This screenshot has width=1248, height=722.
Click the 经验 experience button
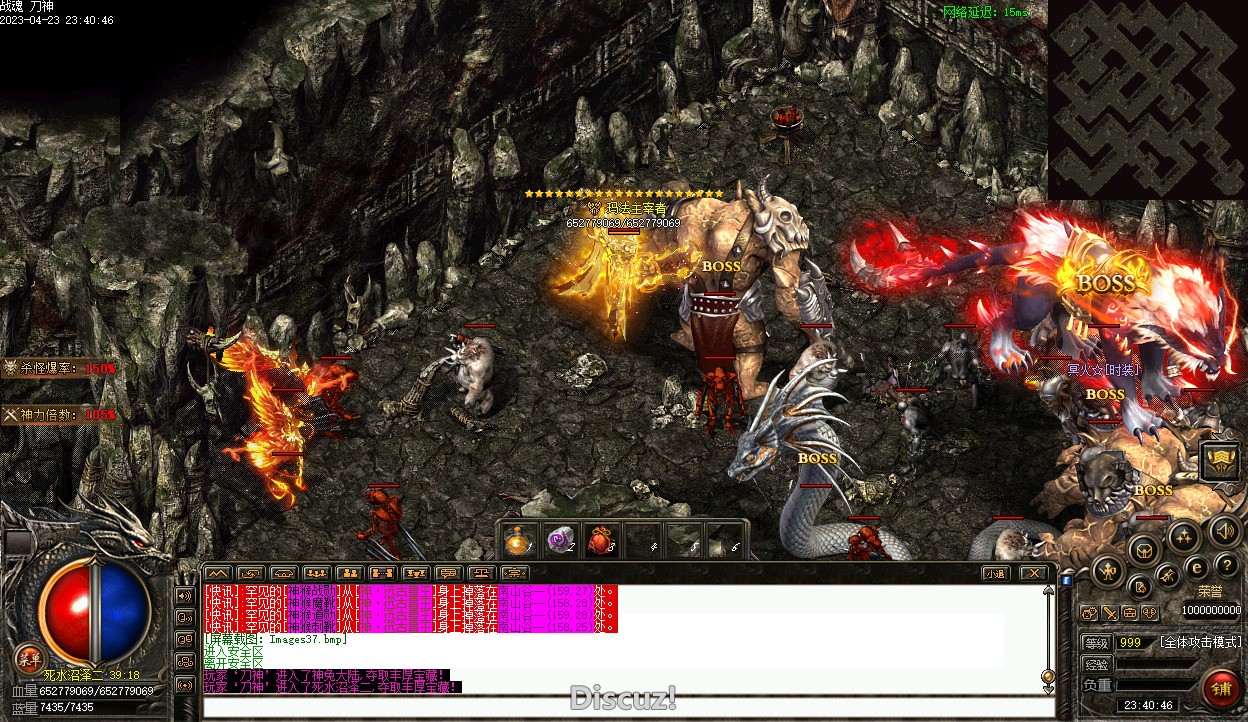point(1097,664)
